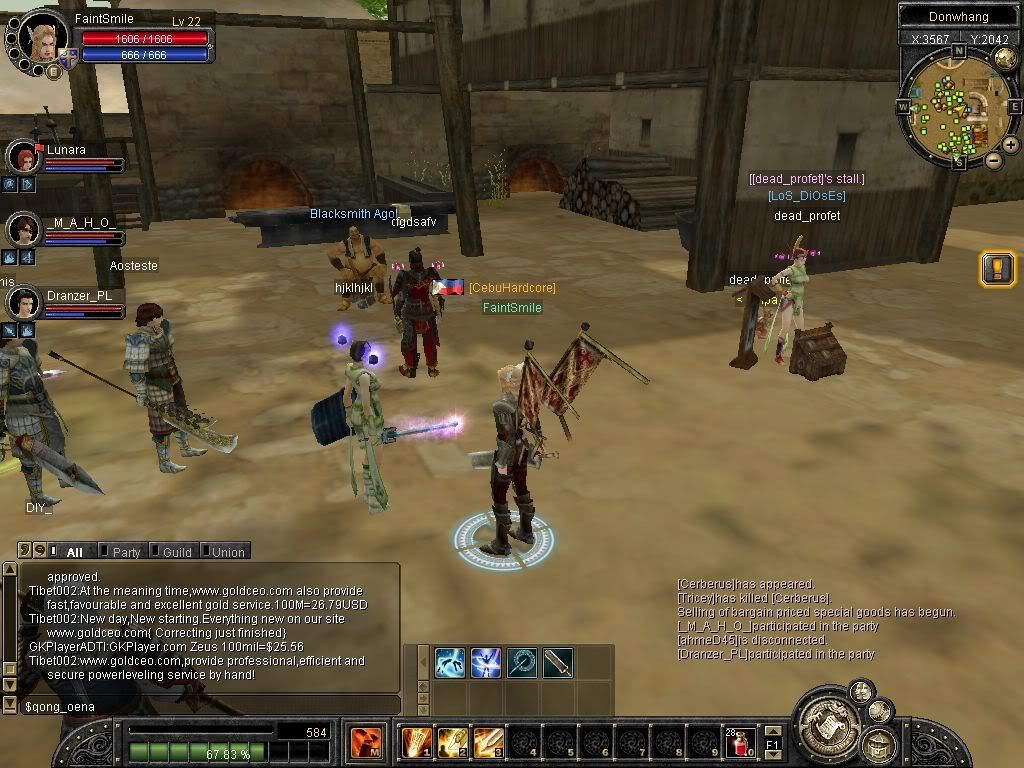Zoom in the minimap with plus button
Viewport: 1024px width, 768px height.
(x=1011, y=145)
